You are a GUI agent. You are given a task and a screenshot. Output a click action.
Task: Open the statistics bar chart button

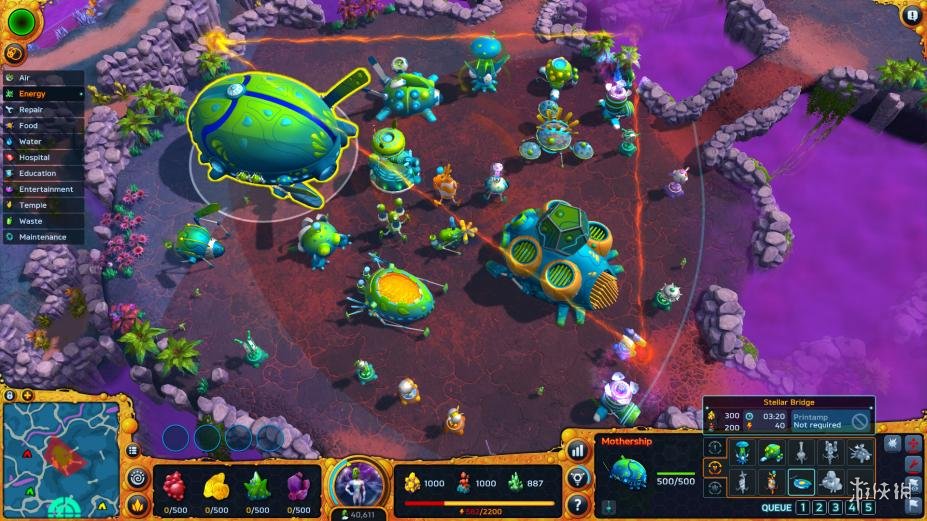pos(577,451)
